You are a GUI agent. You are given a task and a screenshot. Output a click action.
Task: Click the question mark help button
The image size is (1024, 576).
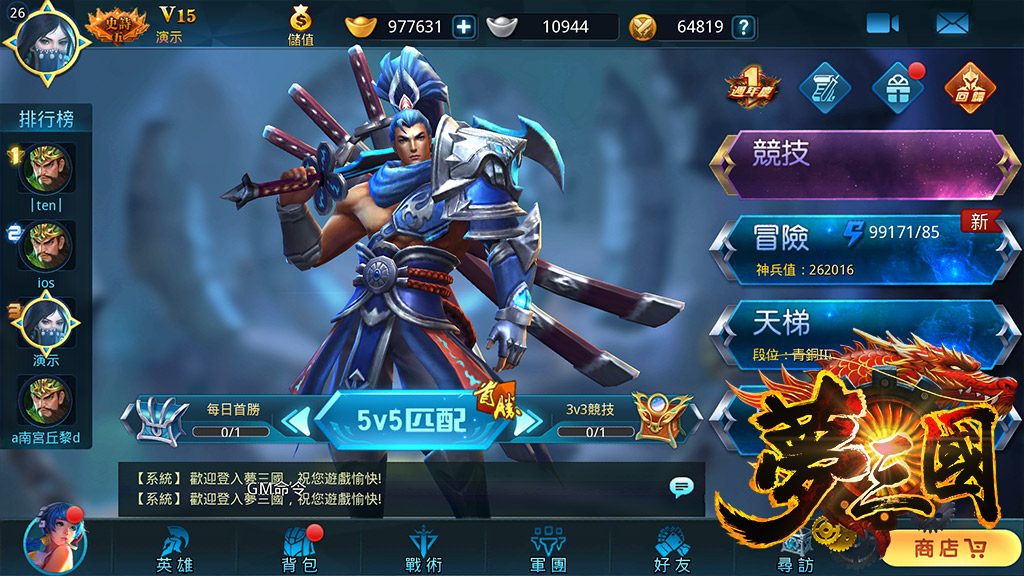pyautogui.click(x=743, y=27)
